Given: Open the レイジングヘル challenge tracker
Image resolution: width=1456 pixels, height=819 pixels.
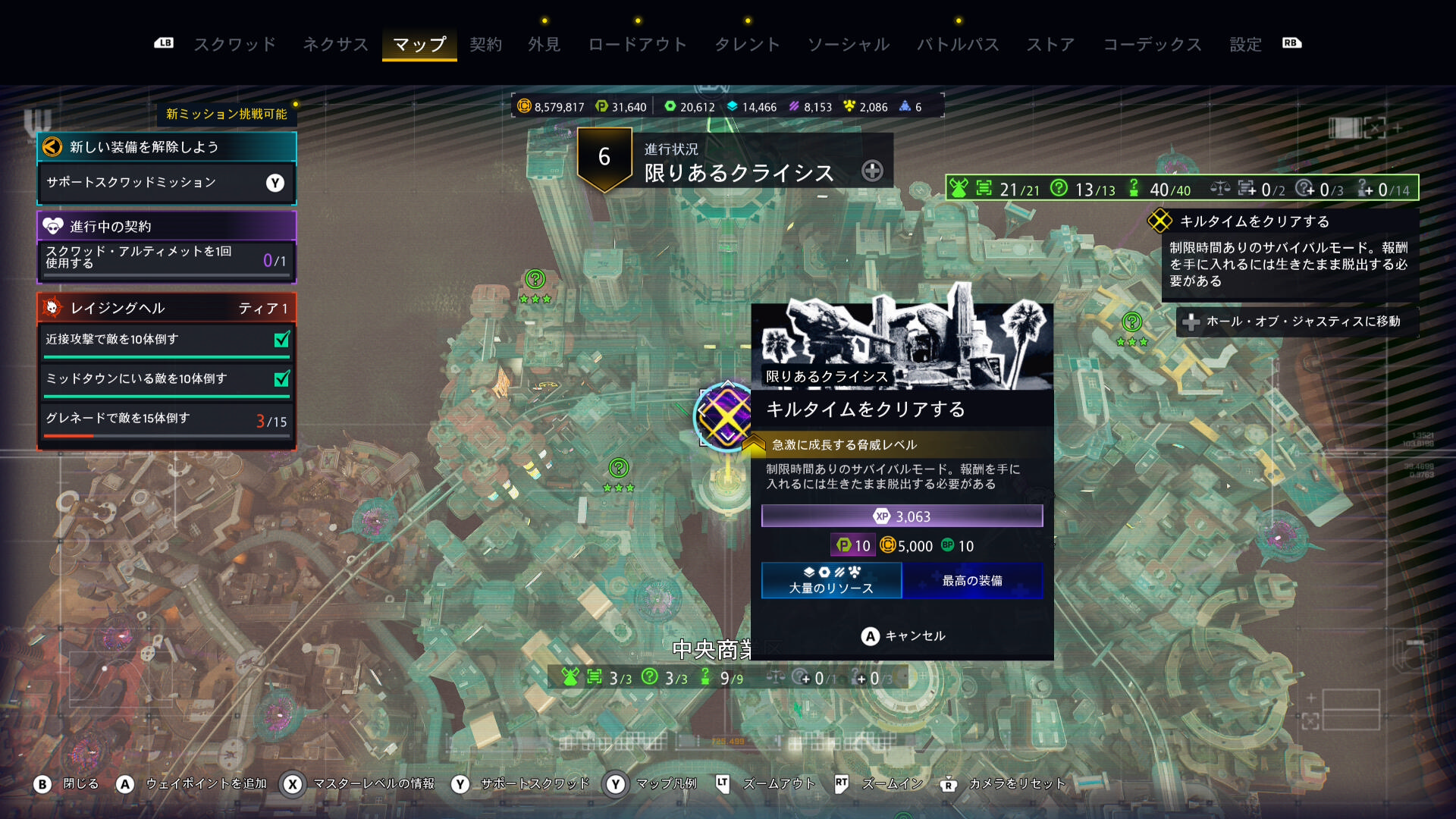Looking at the screenshot, I should point(166,308).
